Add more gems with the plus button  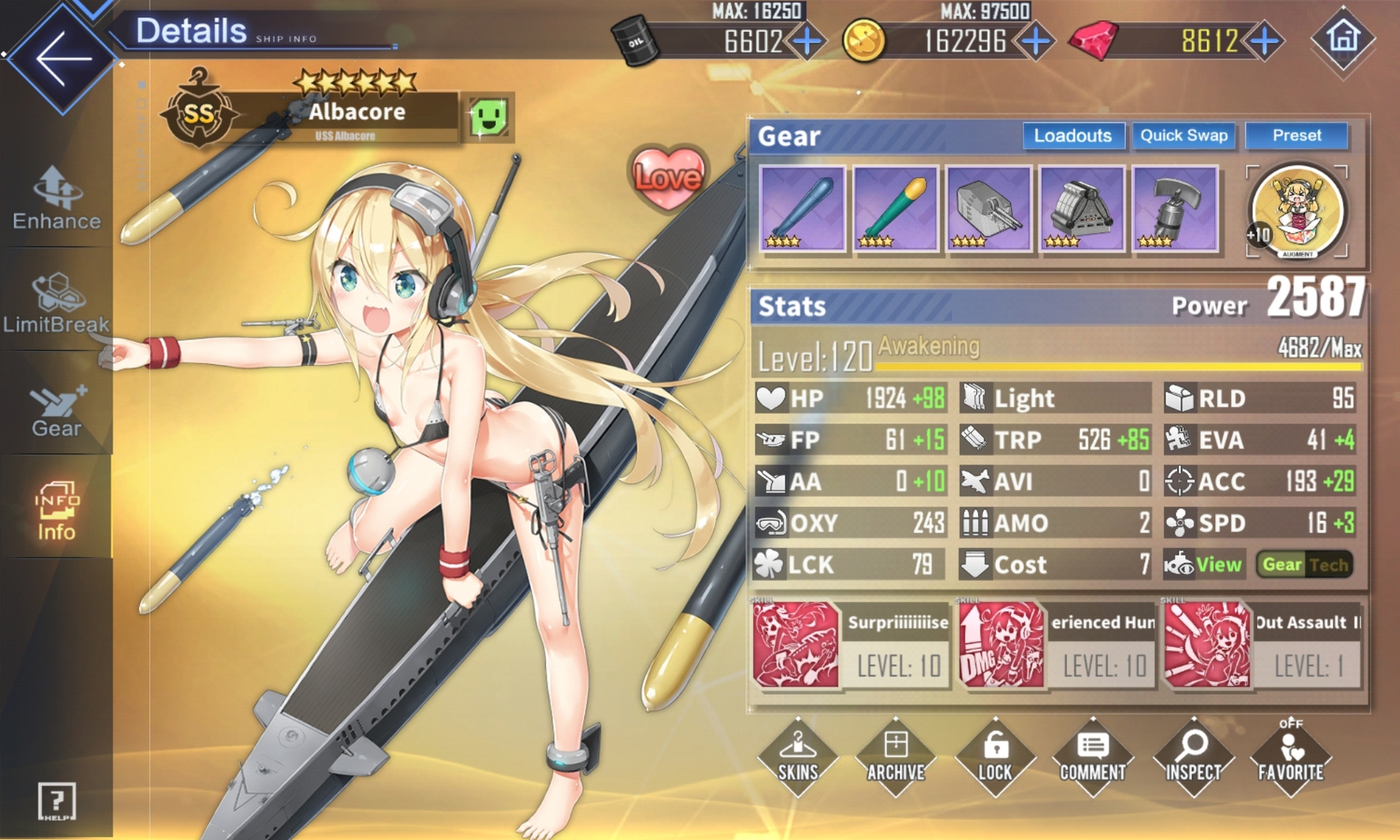tap(1264, 42)
